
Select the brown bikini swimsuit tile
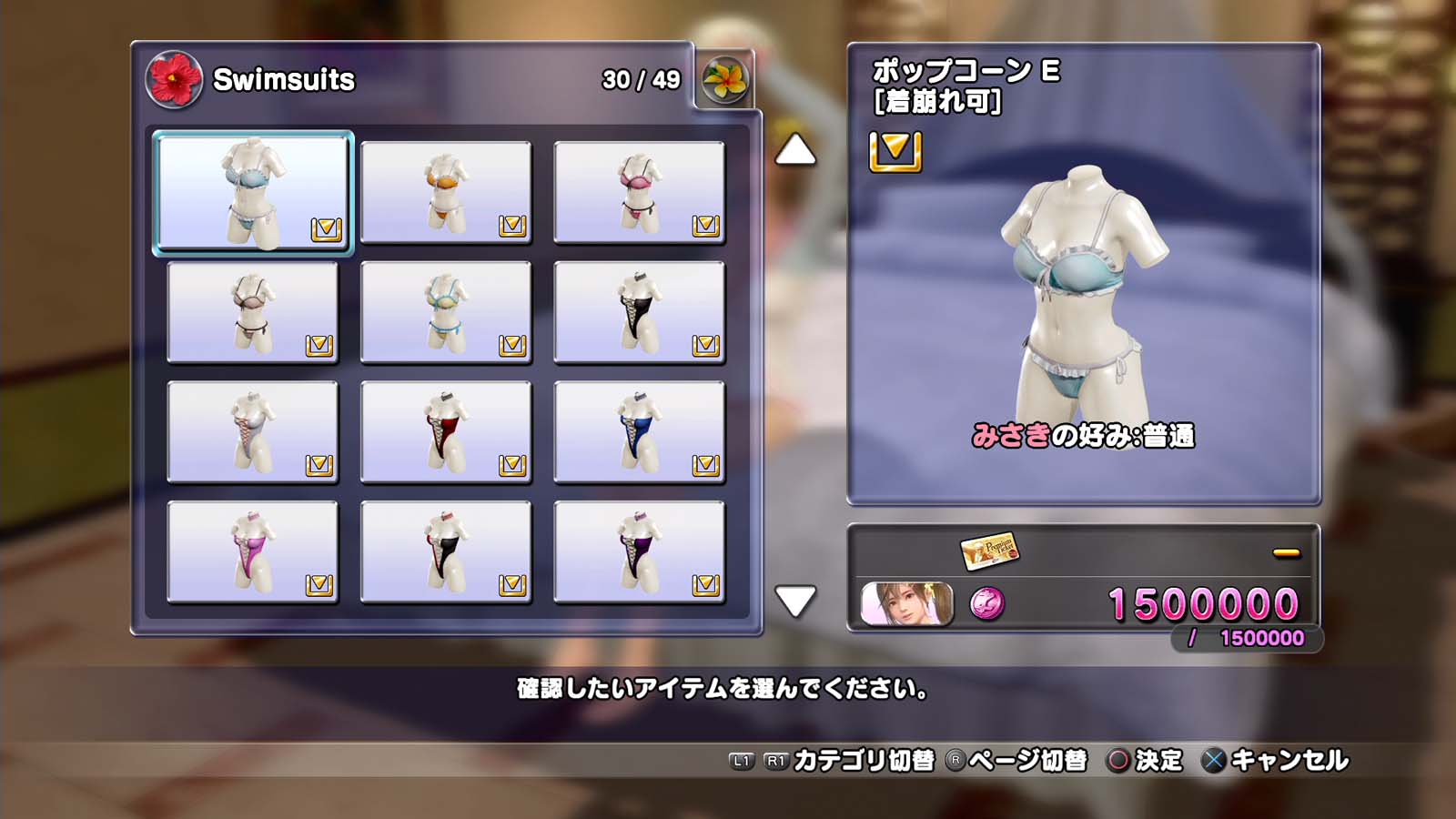pos(253,312)
